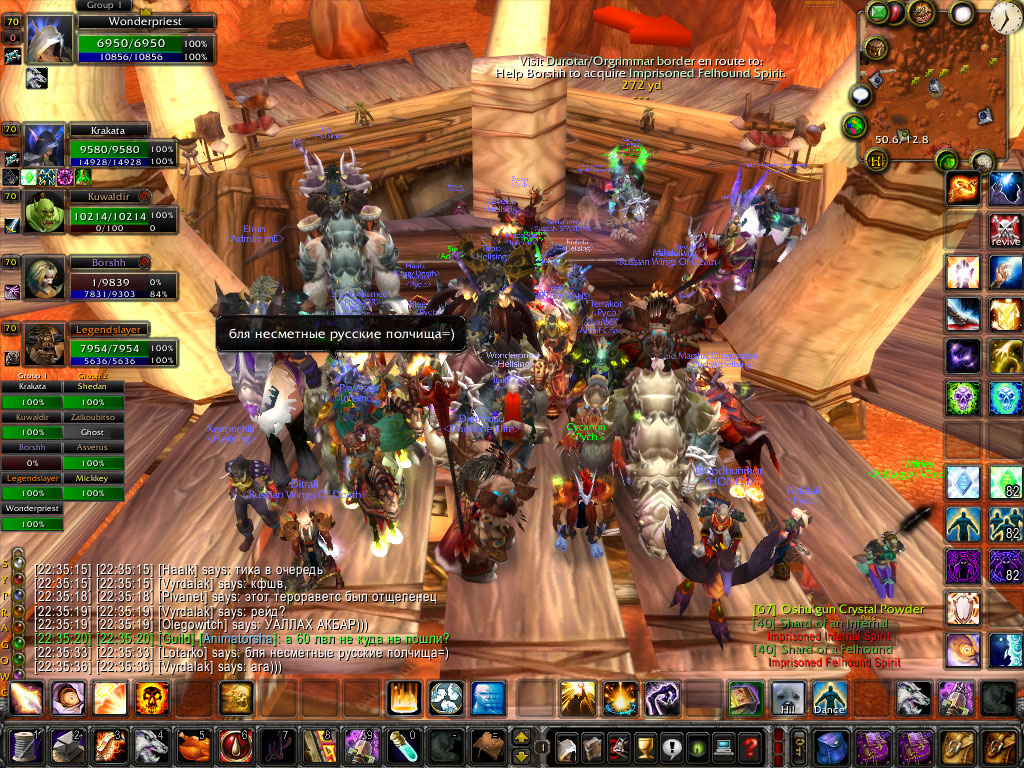Activate the fiery swirl spell icon
This screenshot has width=1024, height=768.
[962, 189]
